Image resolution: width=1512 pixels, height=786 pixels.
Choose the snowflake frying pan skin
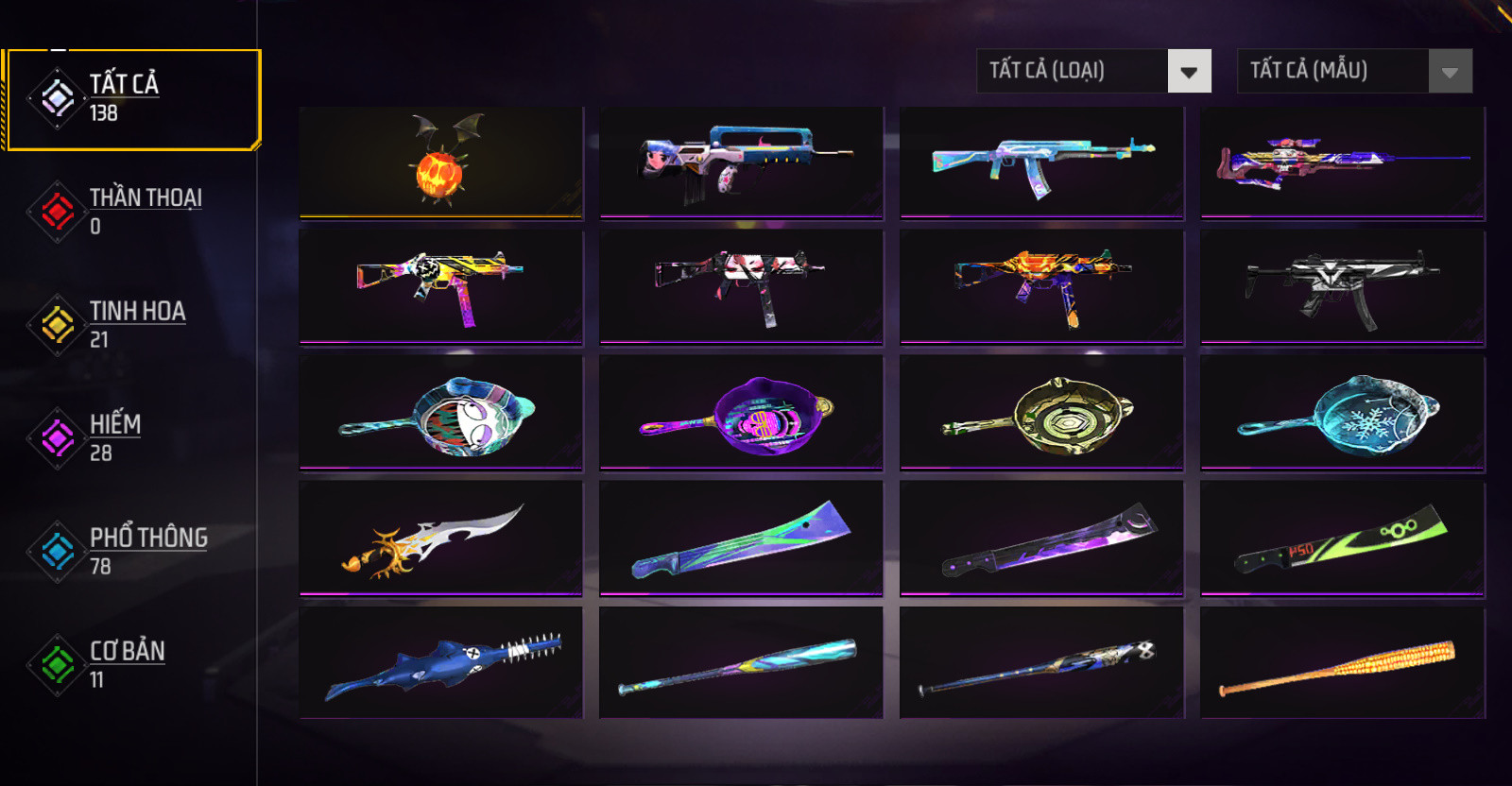point(1343,413)
